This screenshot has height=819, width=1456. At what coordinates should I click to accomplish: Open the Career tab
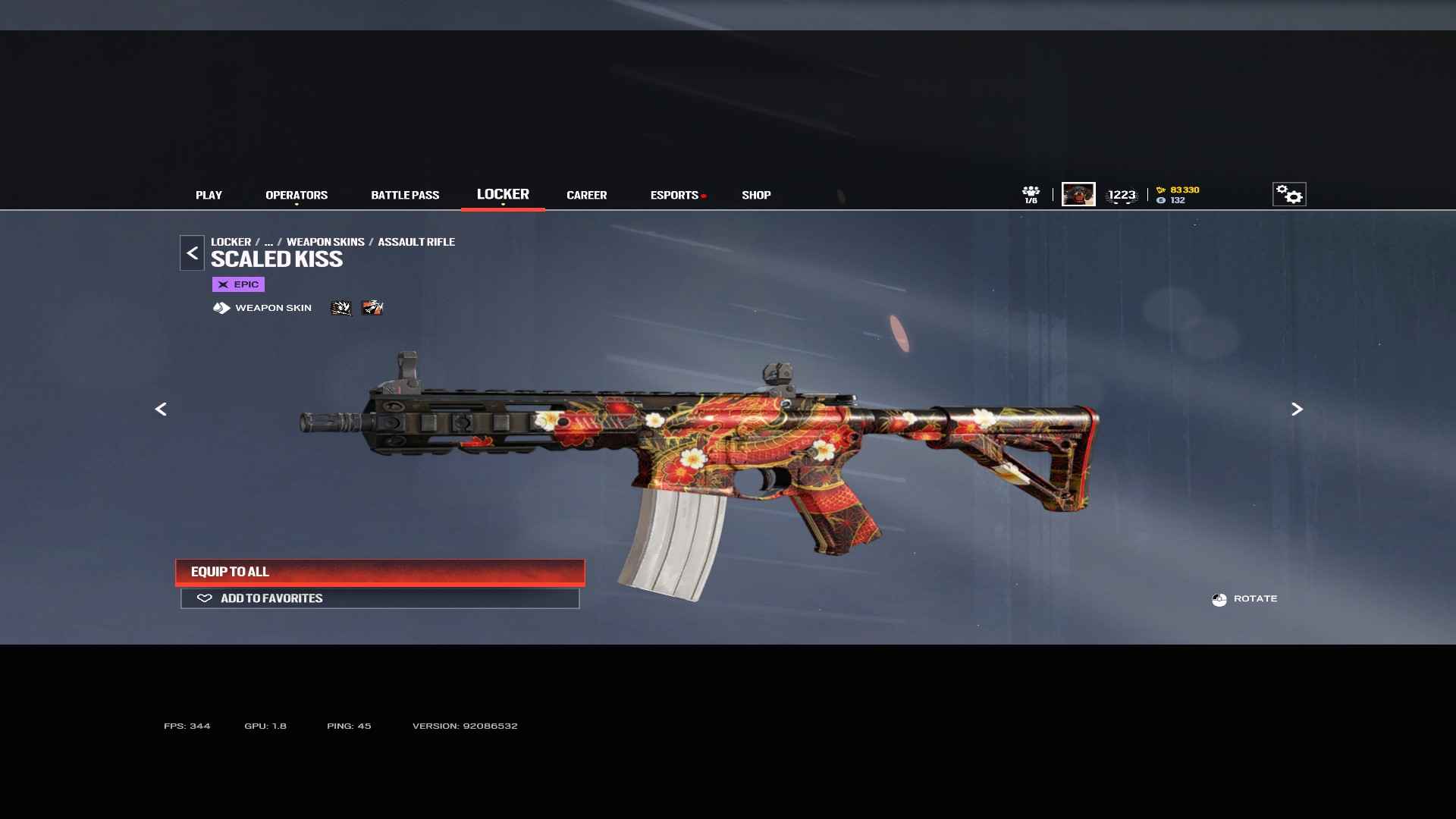(586, 195)
